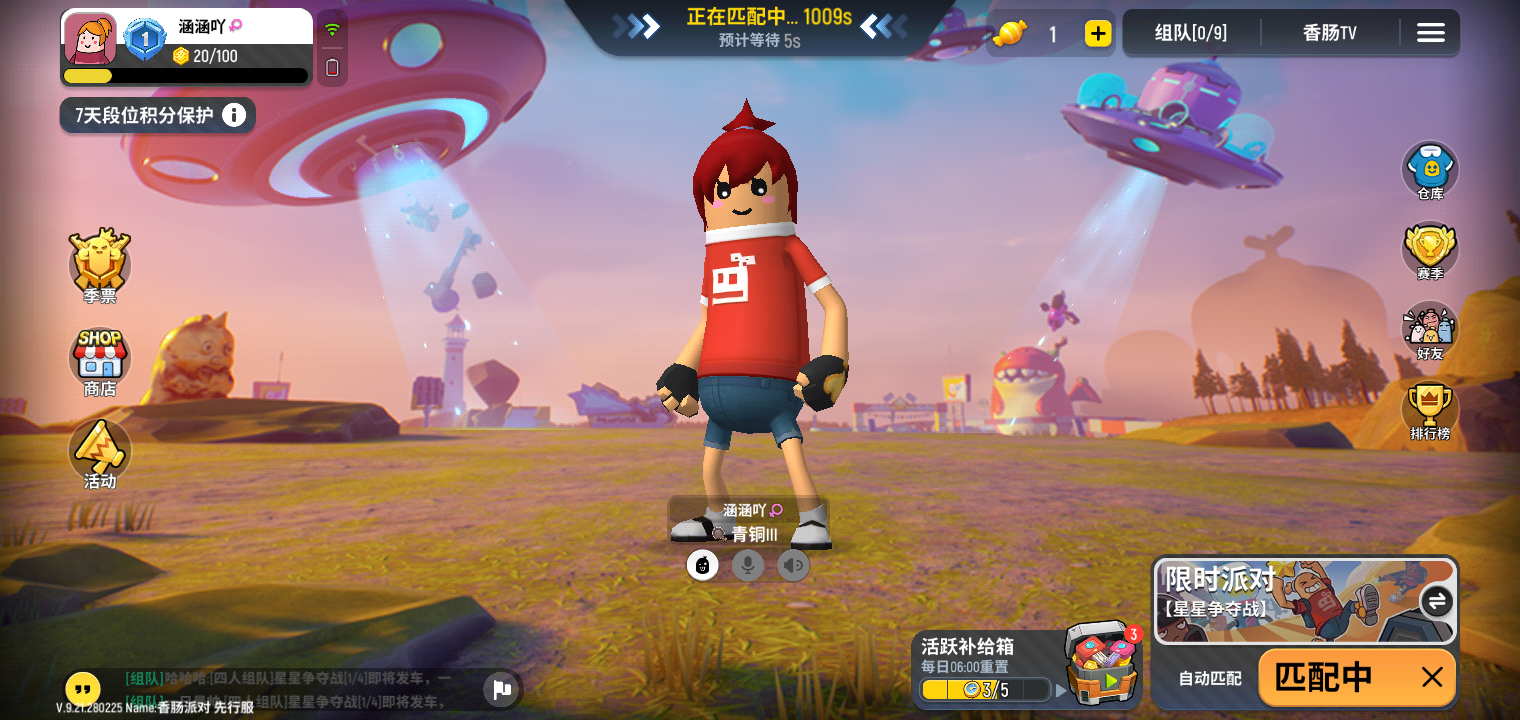The height and width of the screenshot is (720, 1520).
Task: Expand the main hamburger menu
Action: [x=1430, y=32]
